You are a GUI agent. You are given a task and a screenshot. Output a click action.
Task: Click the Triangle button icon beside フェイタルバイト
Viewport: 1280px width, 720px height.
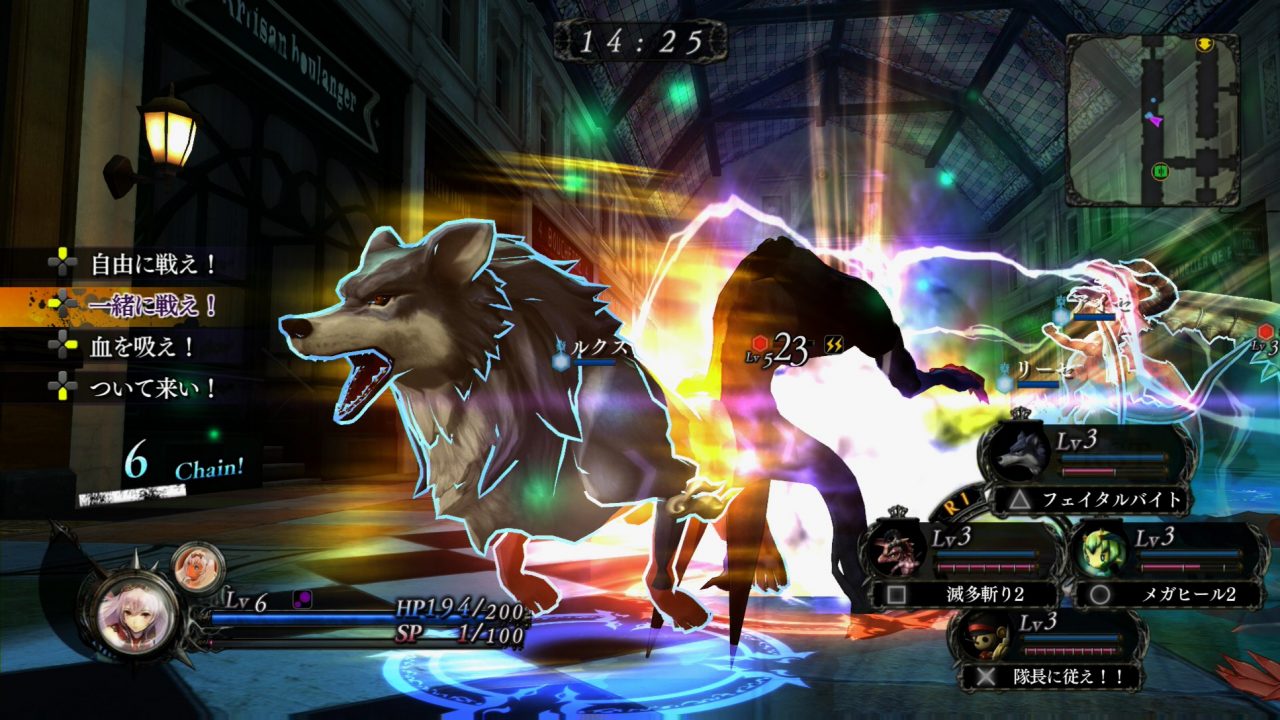click(x=1018, y=500)
